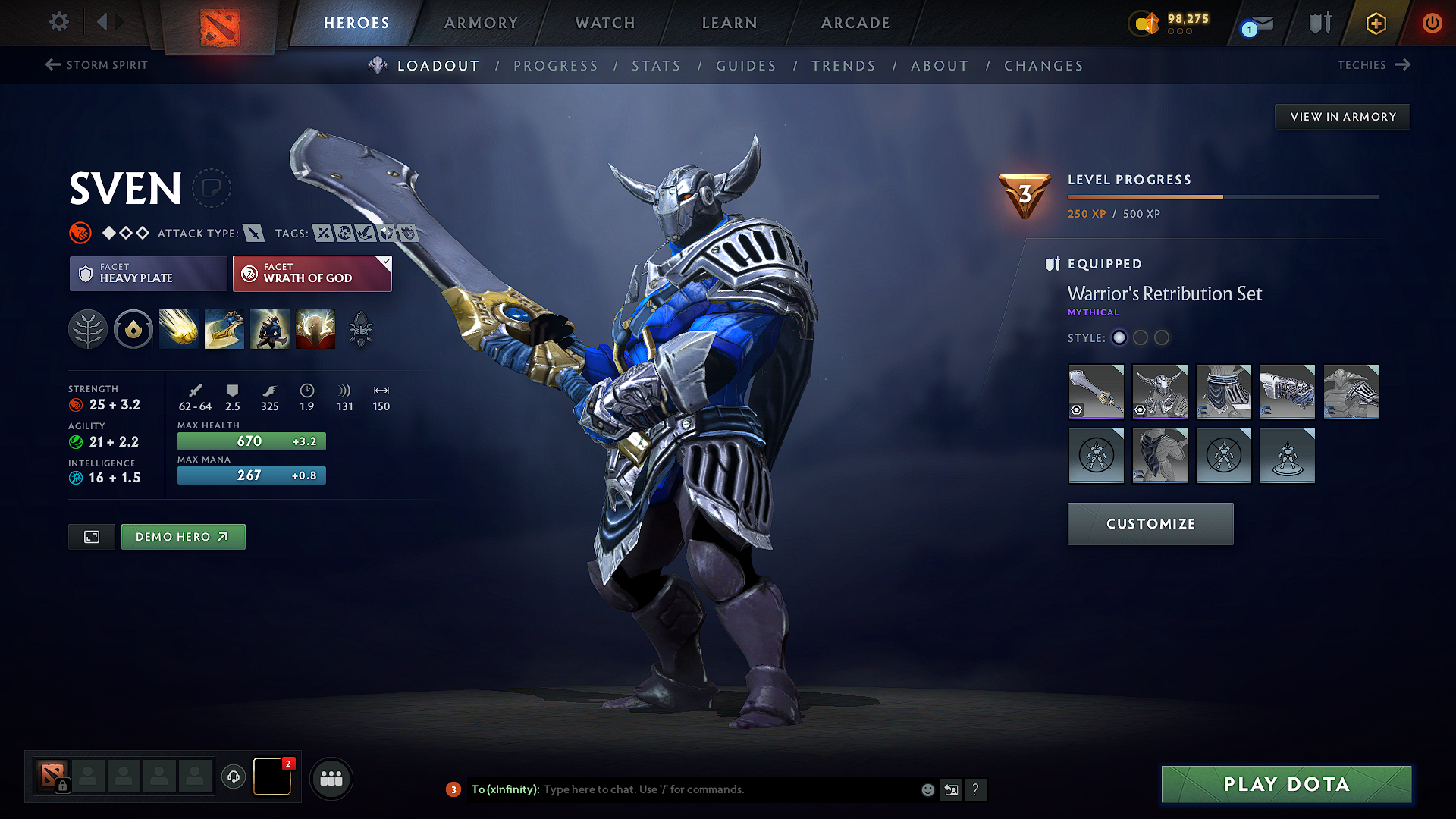Select the Warcry ability icon
The width and height of the screenshot is (1456, 819).
pyautogui.click(x=269, y=328)
